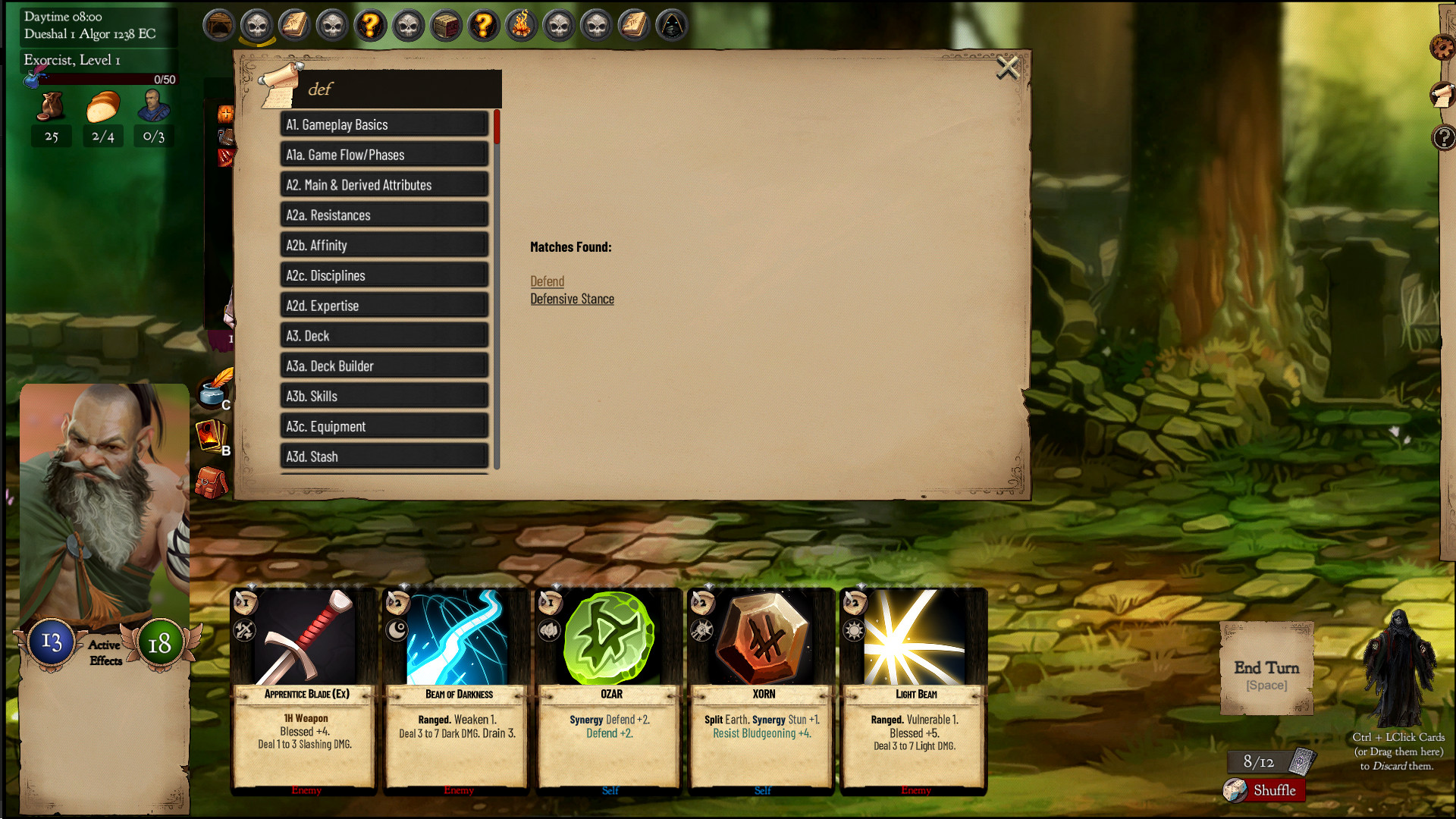Expand the A2c. Disciplines entry
The image size is (1456, 819).
(x=384, y=275)
